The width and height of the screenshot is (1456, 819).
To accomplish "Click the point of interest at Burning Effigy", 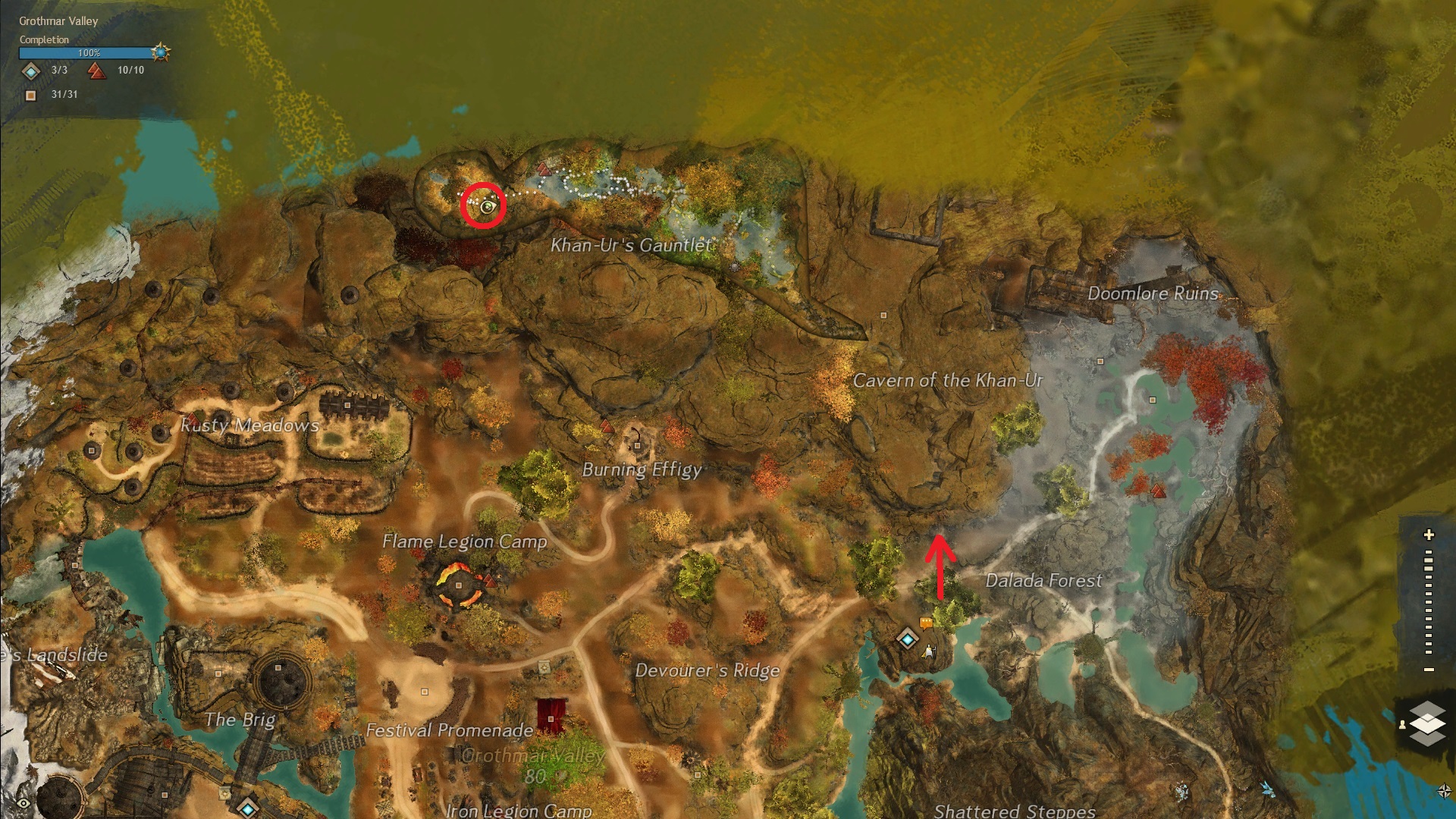I will (638, 446).
